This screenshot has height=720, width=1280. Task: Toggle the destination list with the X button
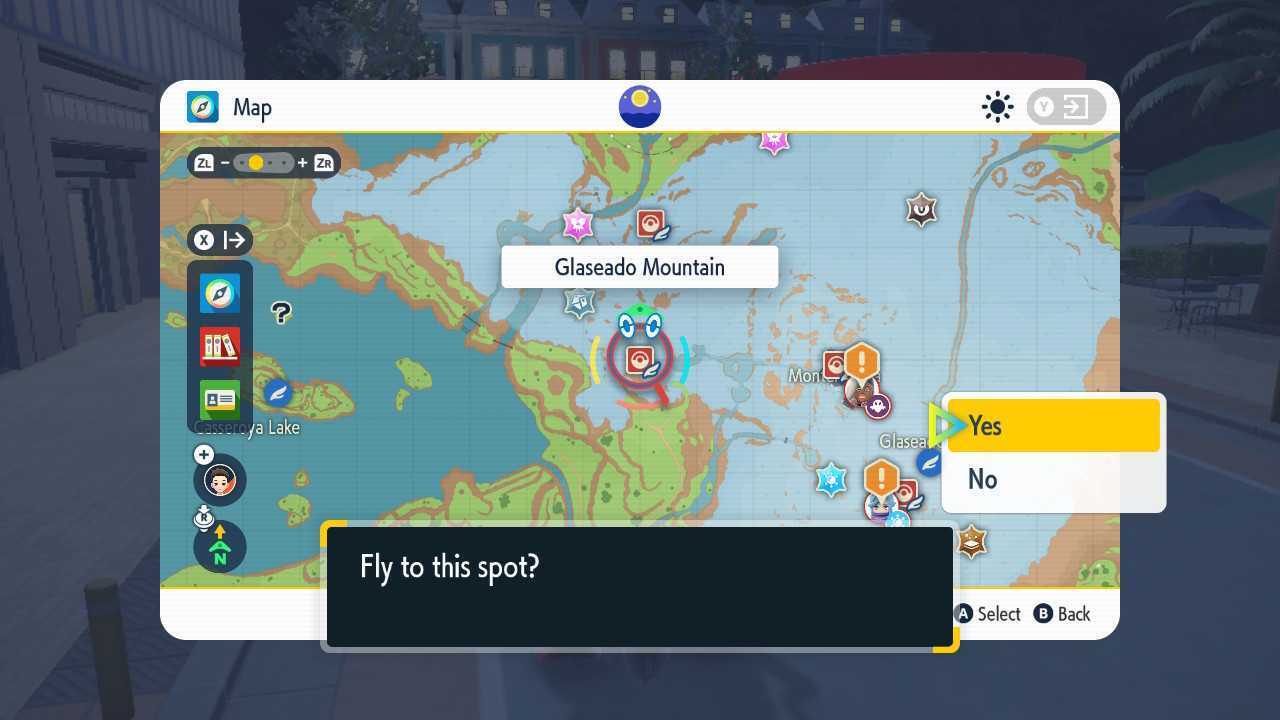coord(204,240)
